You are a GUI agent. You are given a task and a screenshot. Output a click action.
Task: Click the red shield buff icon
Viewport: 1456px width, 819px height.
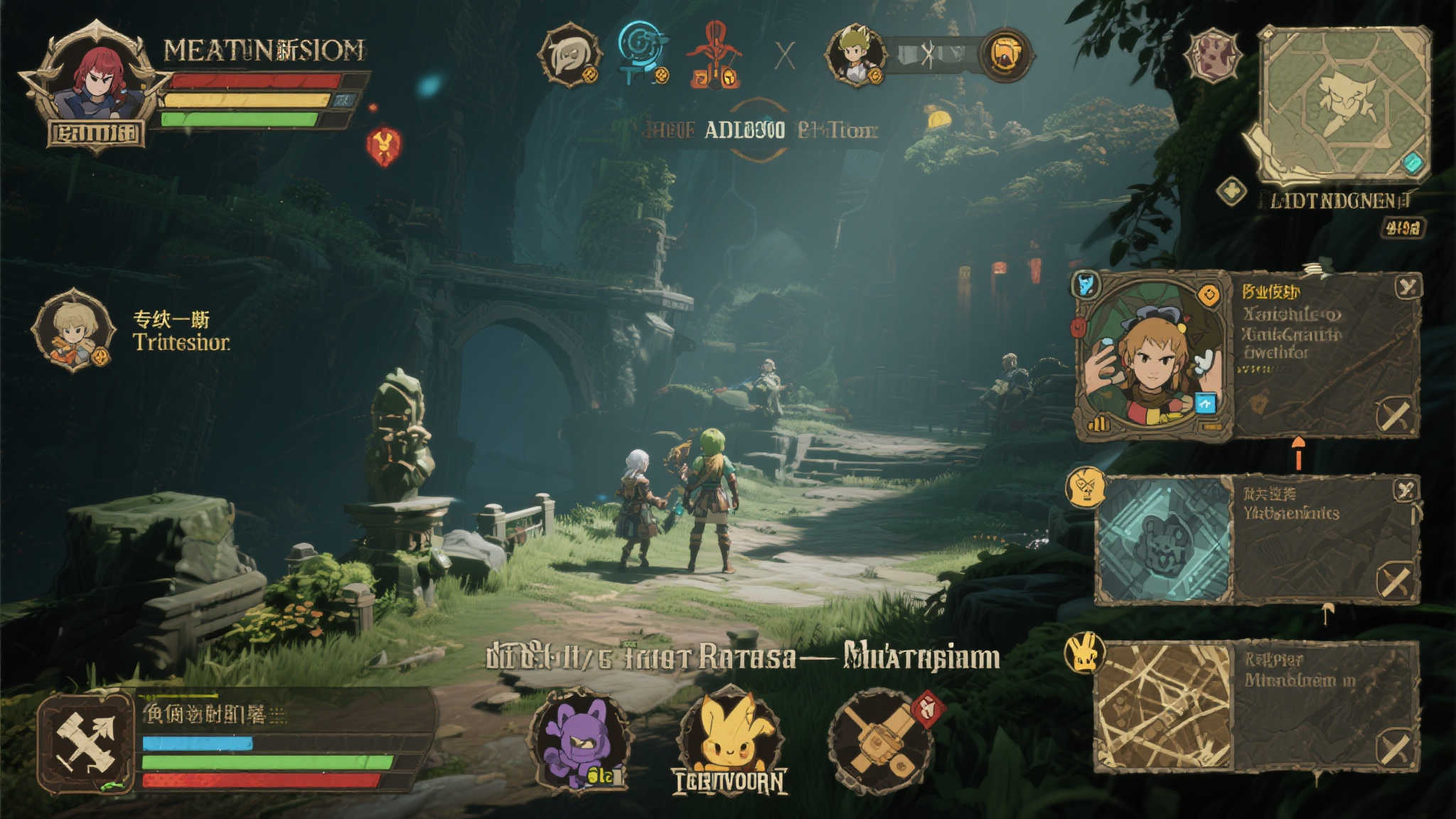click(383, 146)
